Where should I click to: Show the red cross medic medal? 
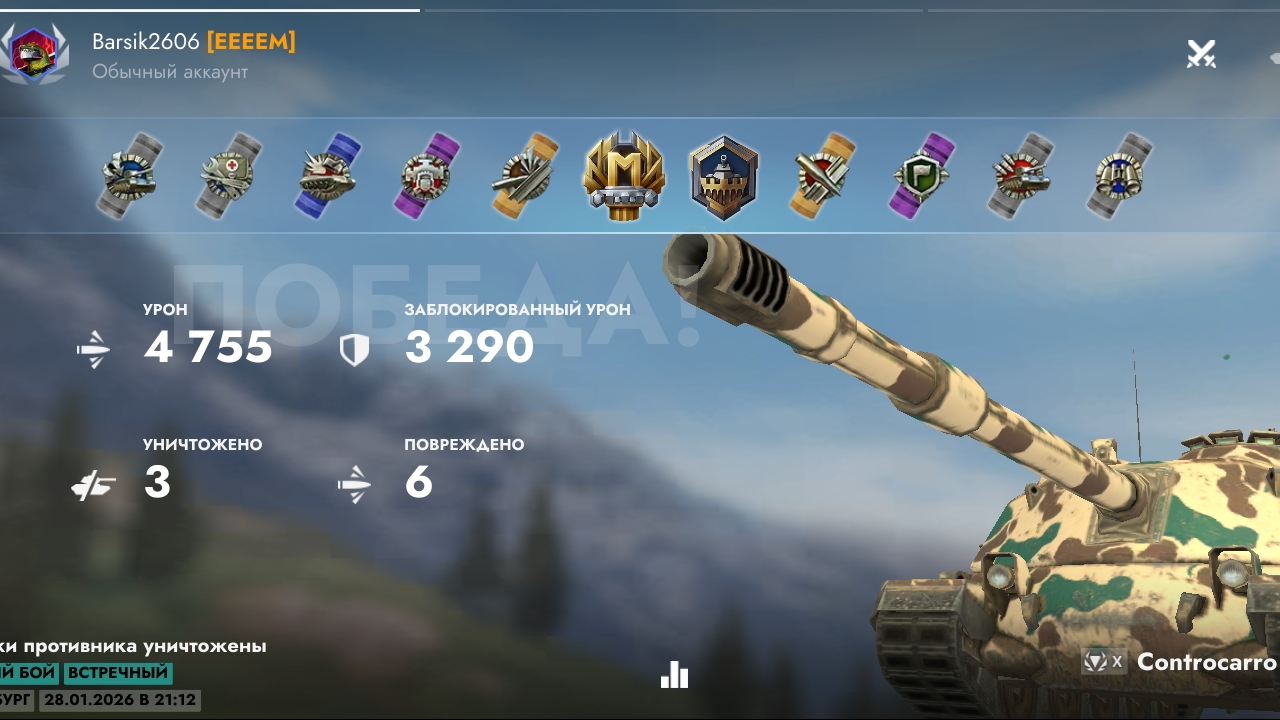coord(229,176)
